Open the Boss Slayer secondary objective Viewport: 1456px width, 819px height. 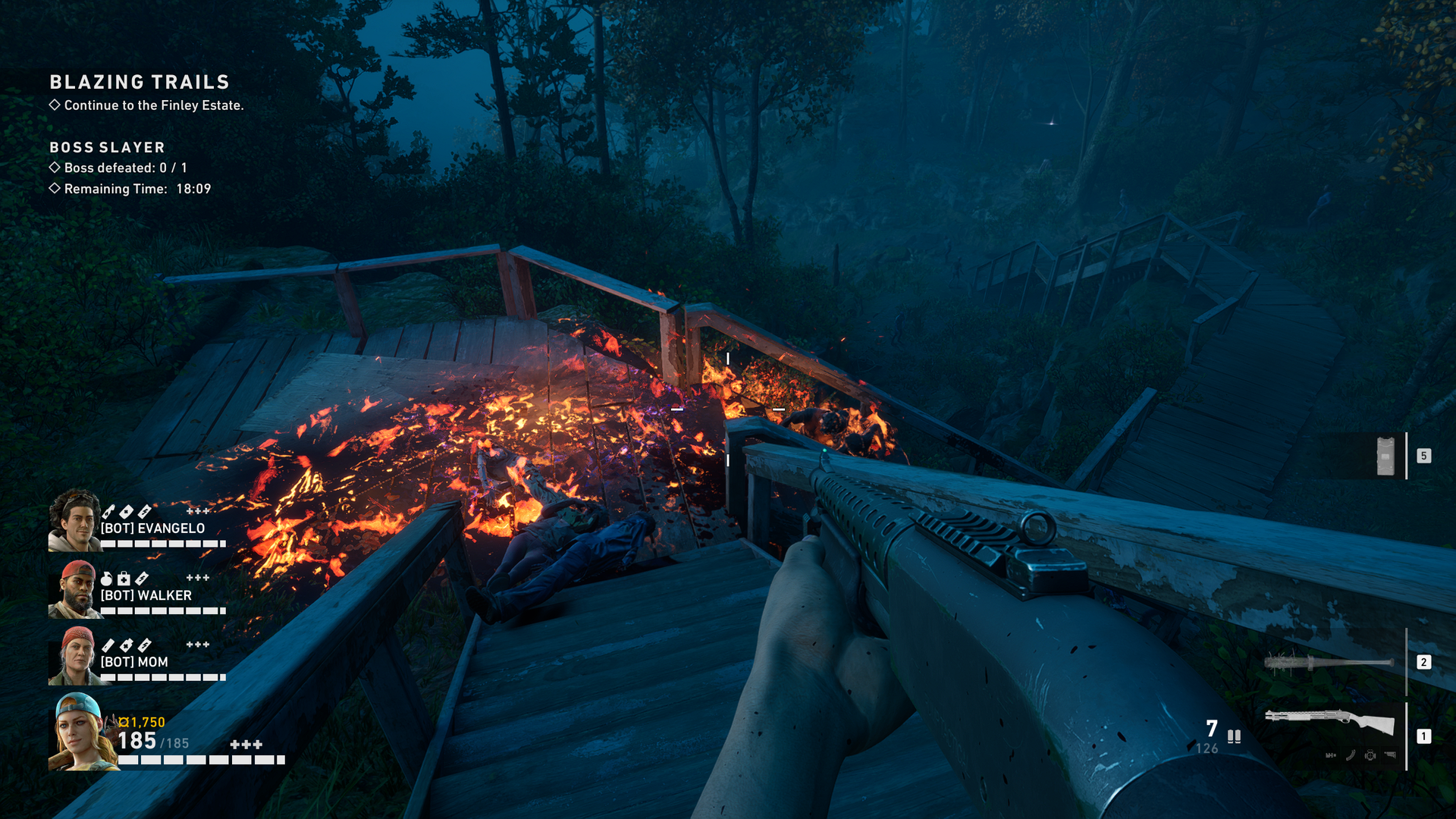point(107,147)
